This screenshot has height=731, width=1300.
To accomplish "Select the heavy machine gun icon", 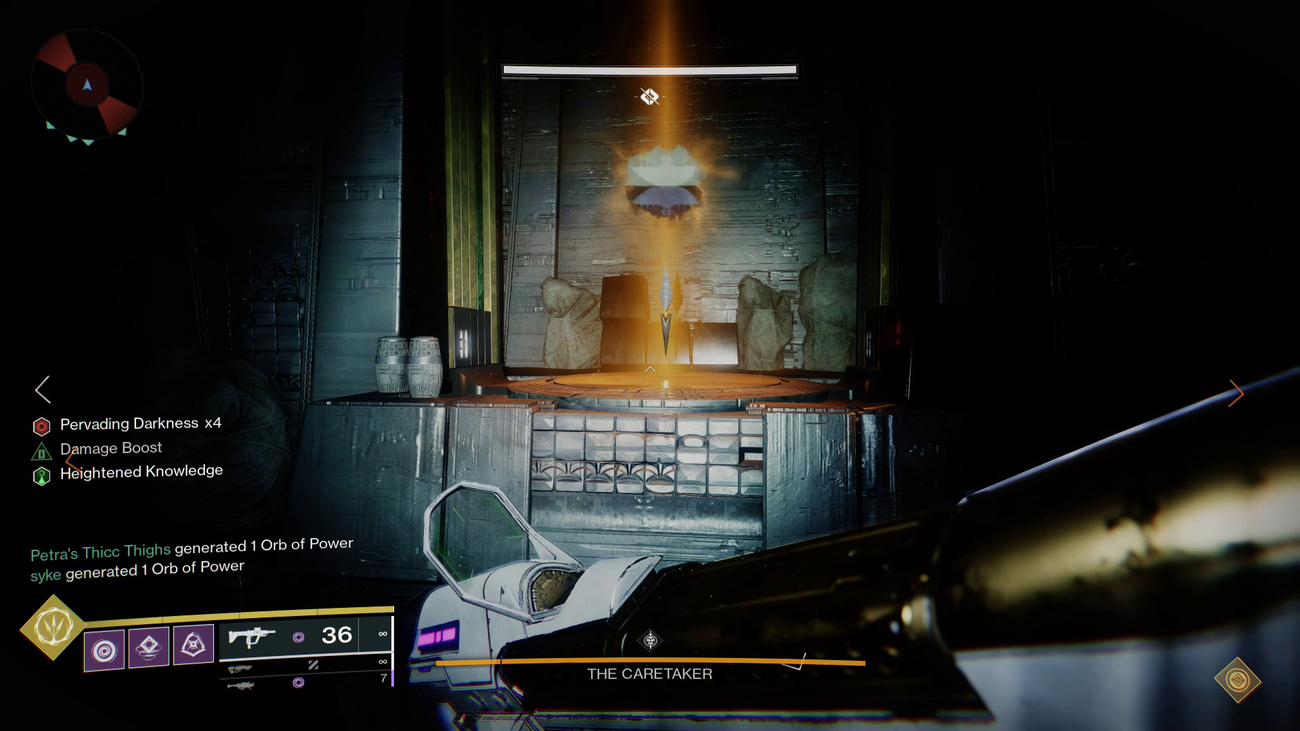I will pos(240,688).
